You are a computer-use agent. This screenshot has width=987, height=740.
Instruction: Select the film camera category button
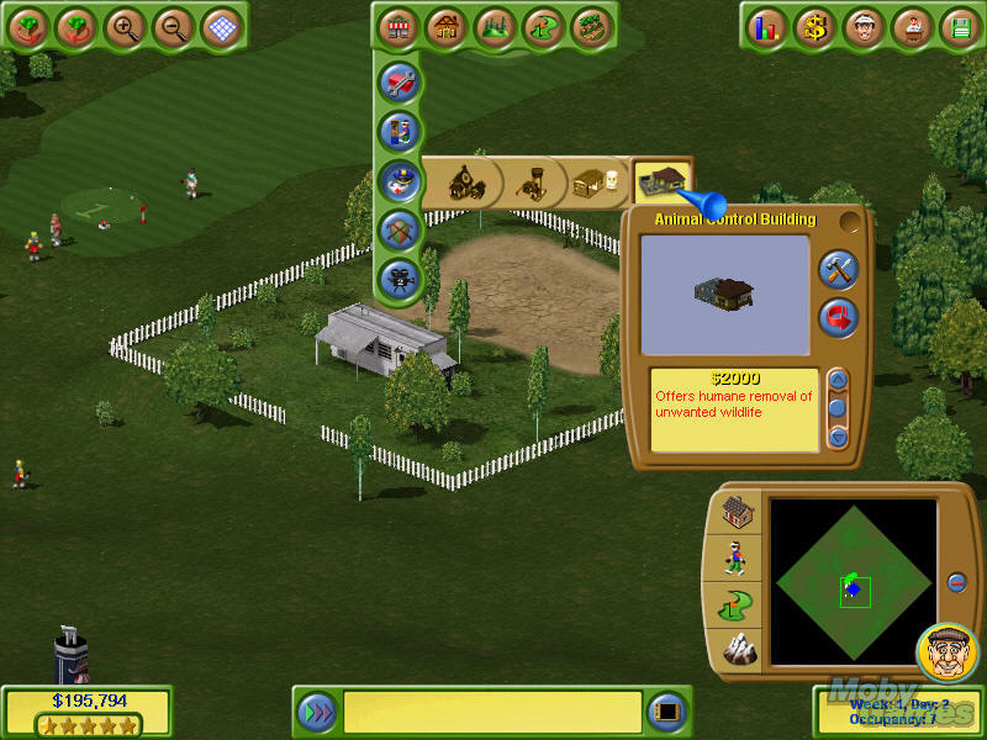(400, 278)
